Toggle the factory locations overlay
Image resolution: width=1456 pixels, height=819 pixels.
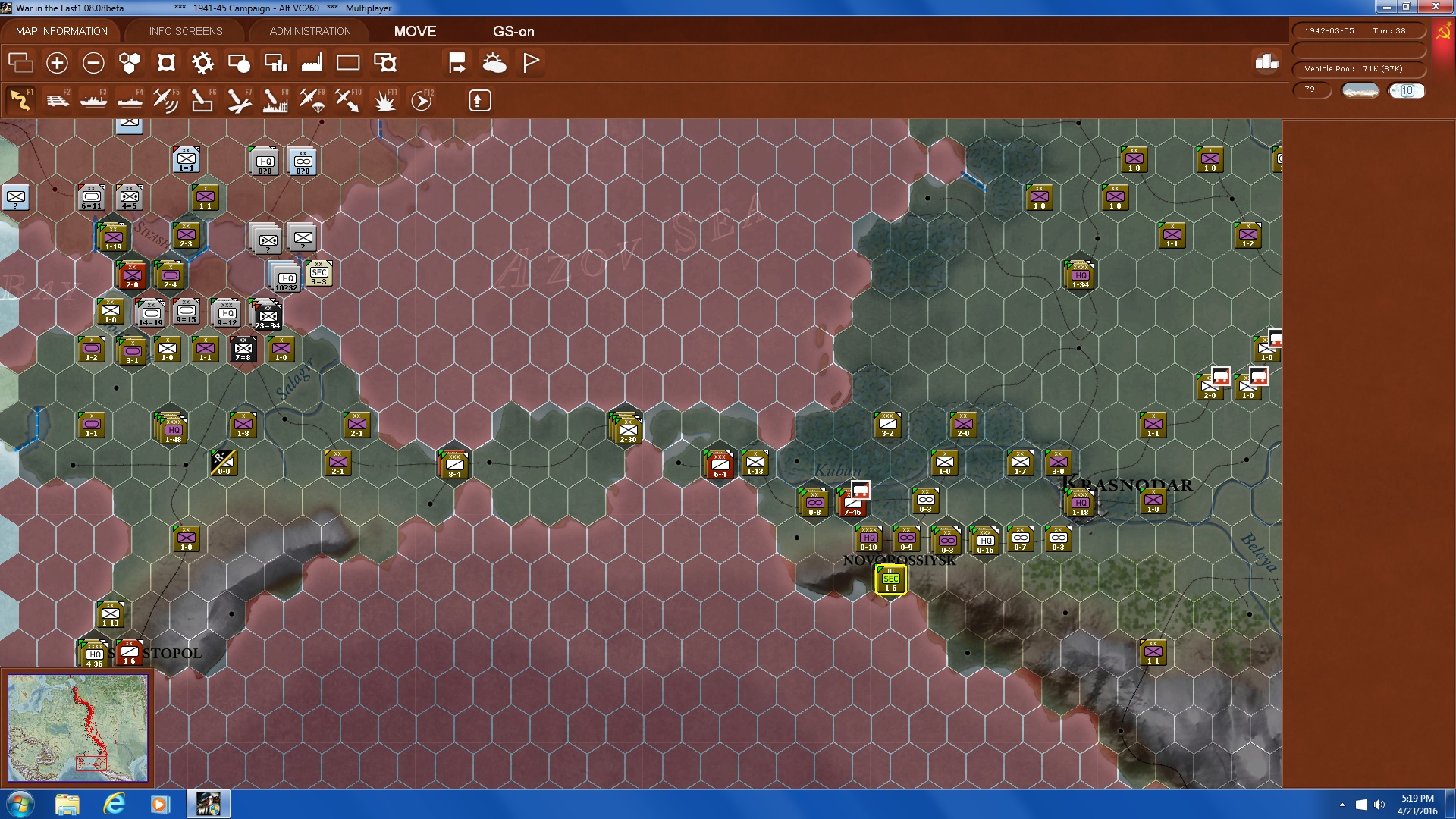tap(312, 62)
